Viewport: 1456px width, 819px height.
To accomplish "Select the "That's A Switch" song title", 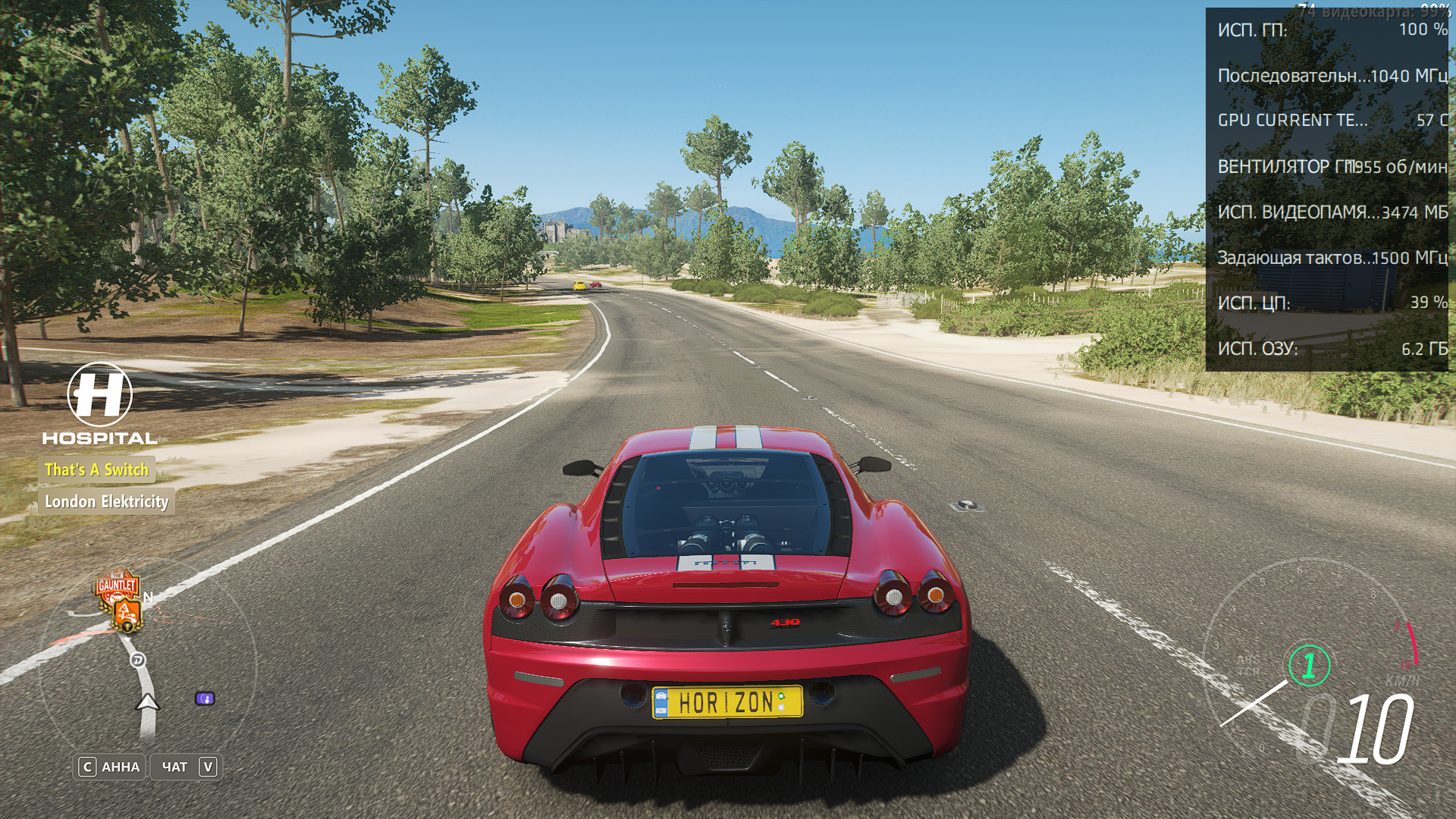I will click(97, 470).
